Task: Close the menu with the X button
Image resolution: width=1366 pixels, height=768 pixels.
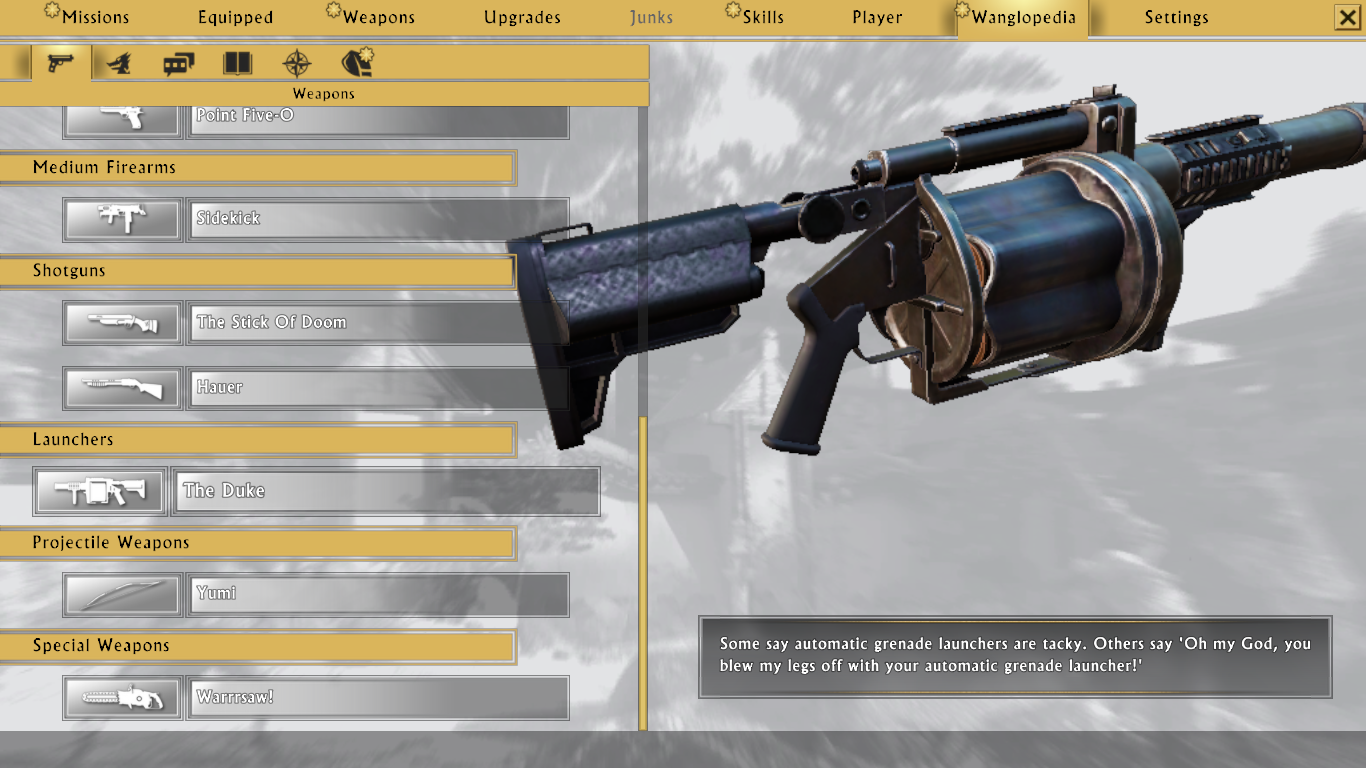Action: point(1347,18)
